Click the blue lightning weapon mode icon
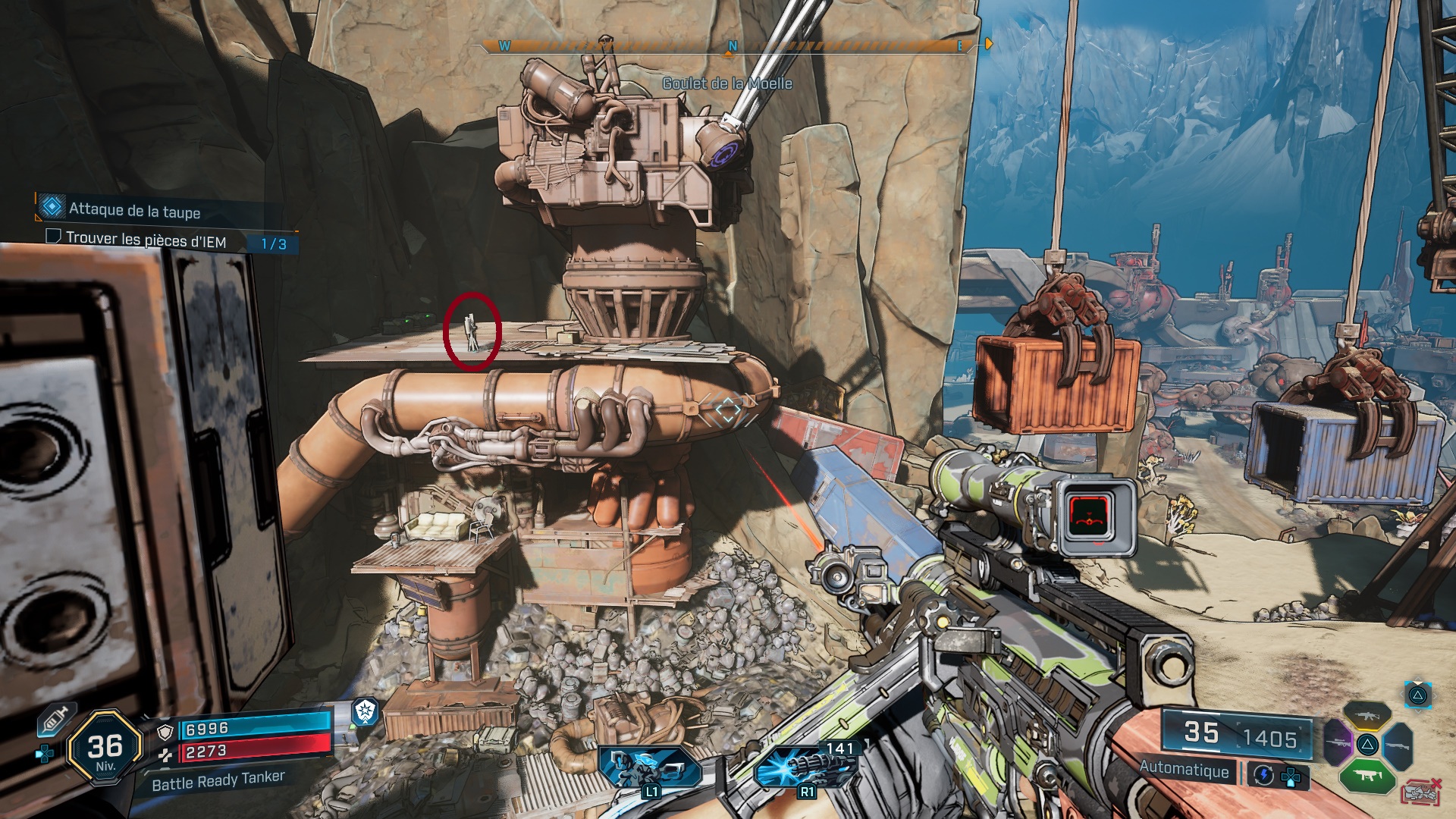The height and width of the screenshot is (819, 1456). (x=1263, y=774)
